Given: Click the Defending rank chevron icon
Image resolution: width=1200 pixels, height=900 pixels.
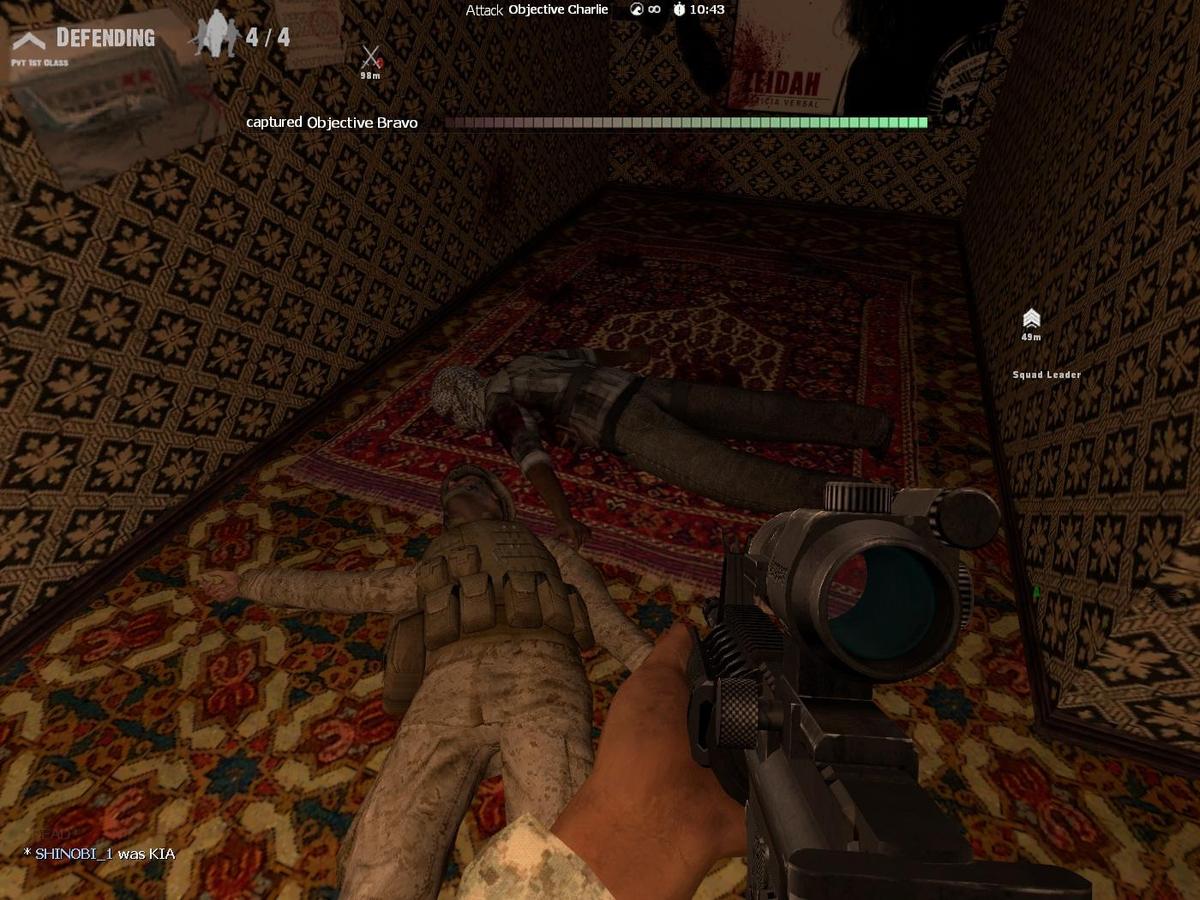Looking at the screenshot, I should [x=28, y=39].
